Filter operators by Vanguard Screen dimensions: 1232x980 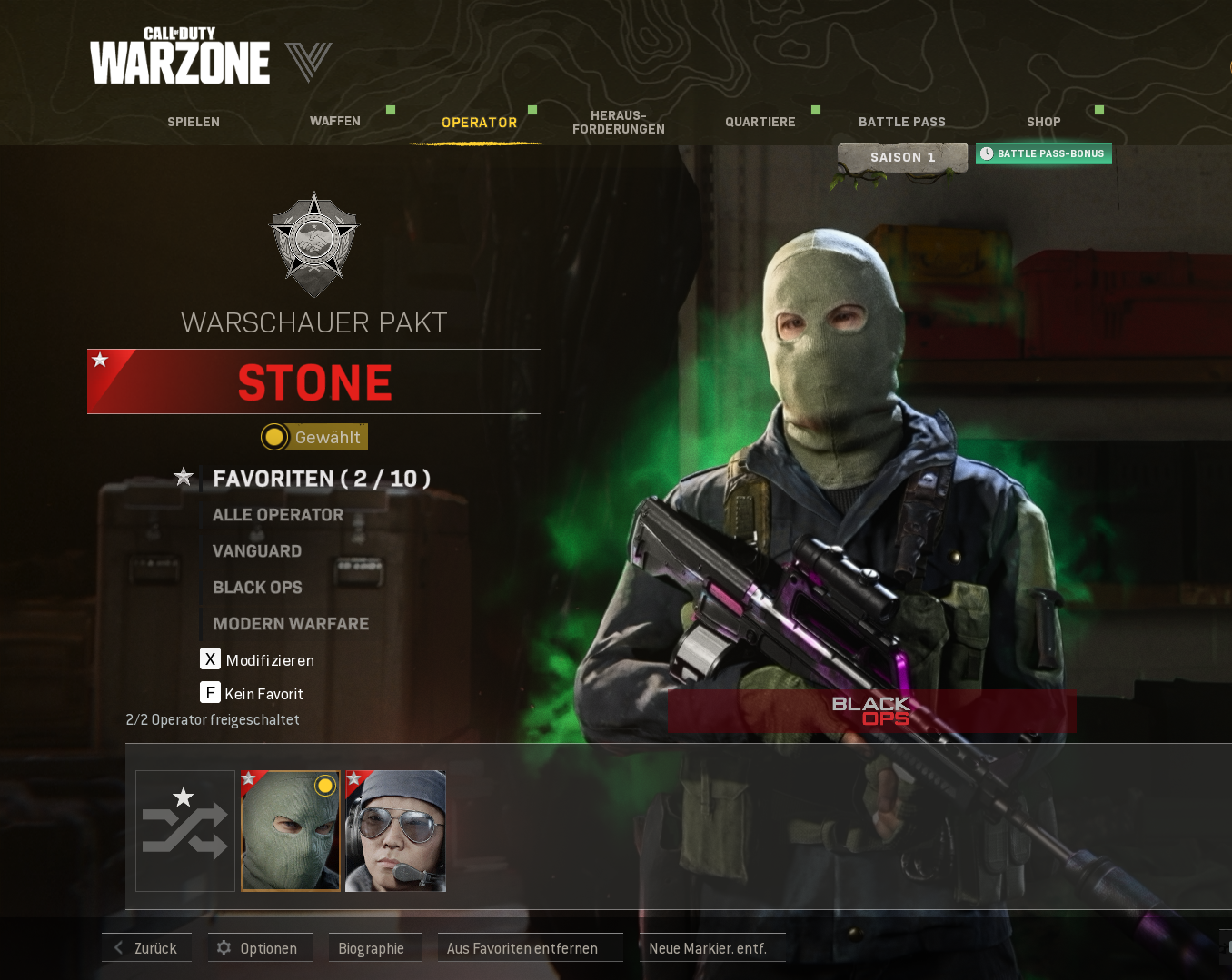click(x=257, y=550)
